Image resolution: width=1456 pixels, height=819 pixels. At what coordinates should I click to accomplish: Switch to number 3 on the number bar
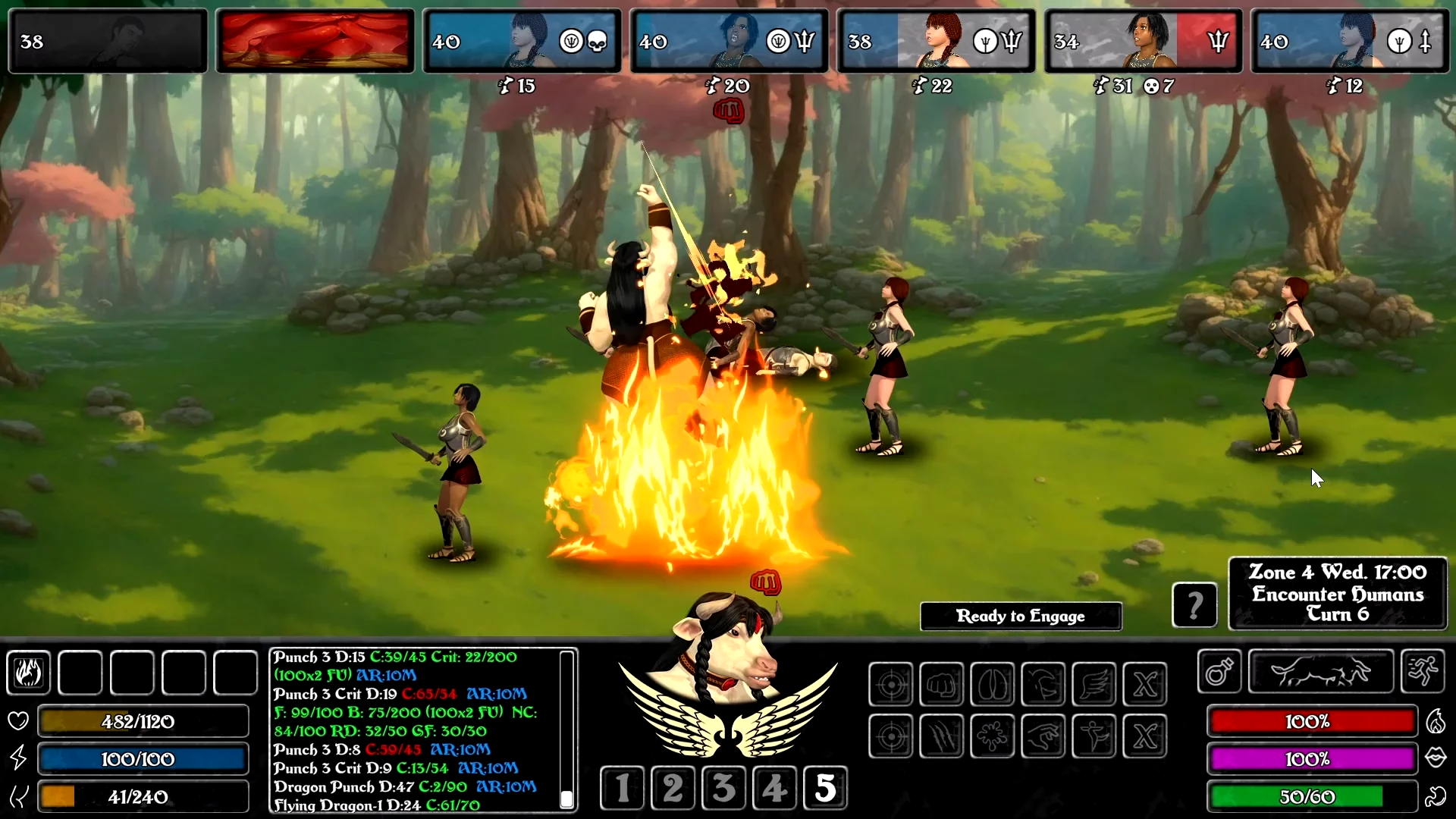723,788
